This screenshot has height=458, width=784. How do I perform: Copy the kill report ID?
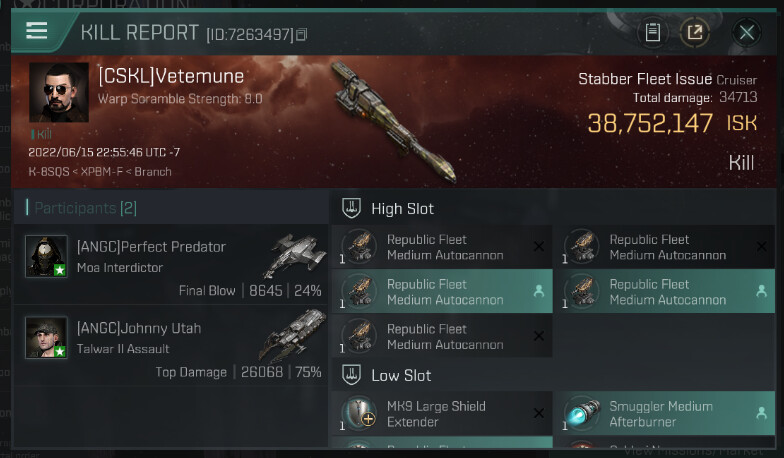(302, 36)
